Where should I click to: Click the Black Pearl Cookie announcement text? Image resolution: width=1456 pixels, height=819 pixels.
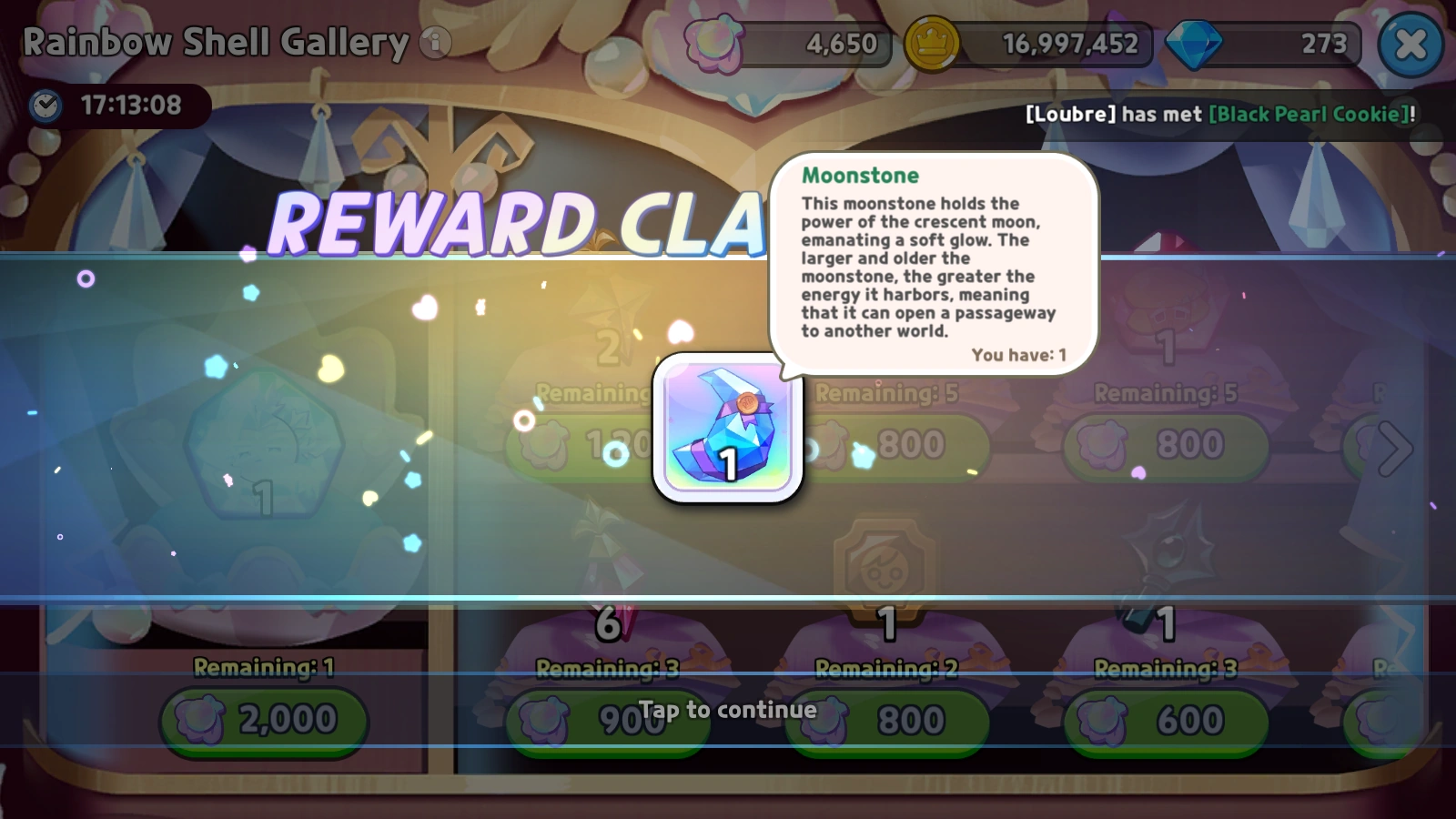pos(1306,115)
